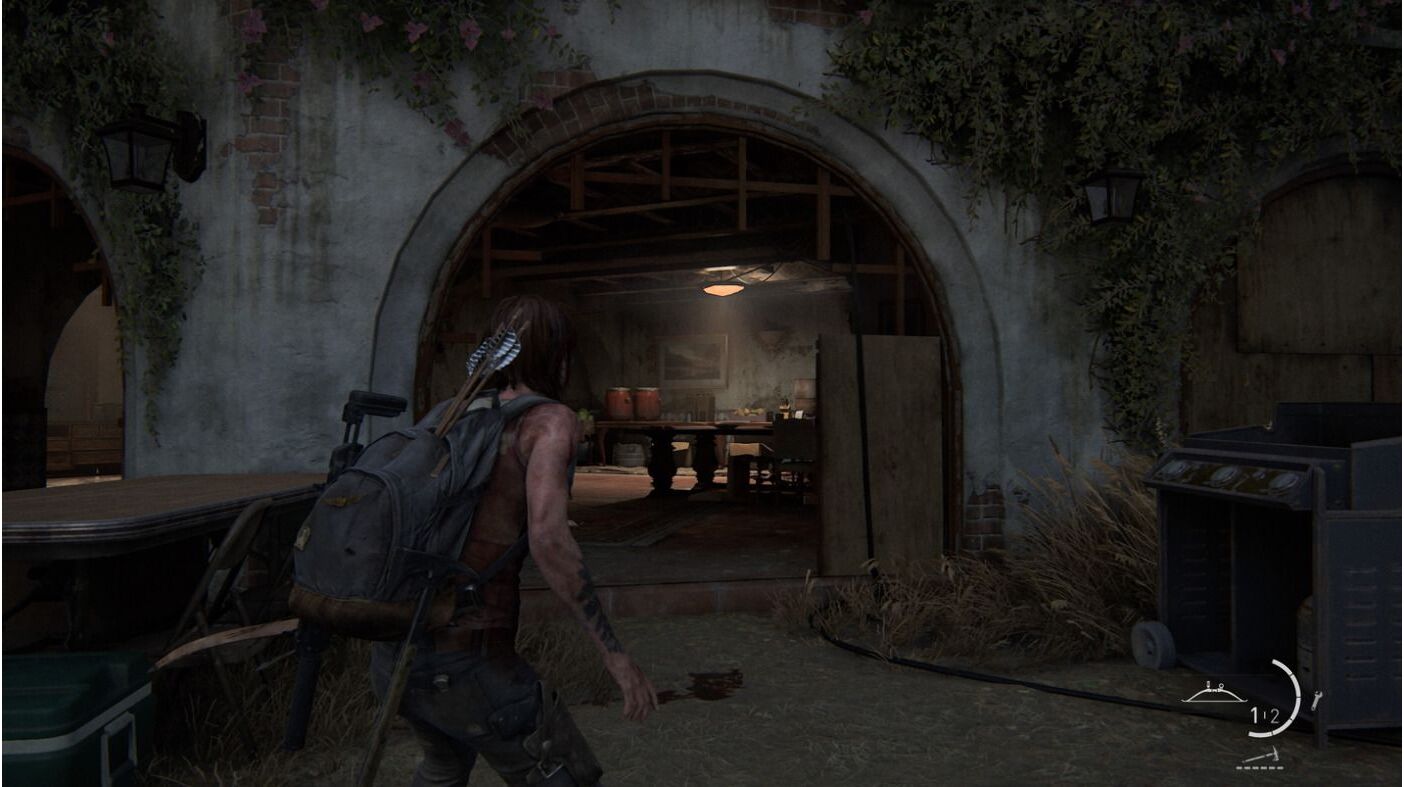The width and height of the screenshot is (1404, 787).
Task: Select the bow weapon icon
Action: tap(1214, 693)
